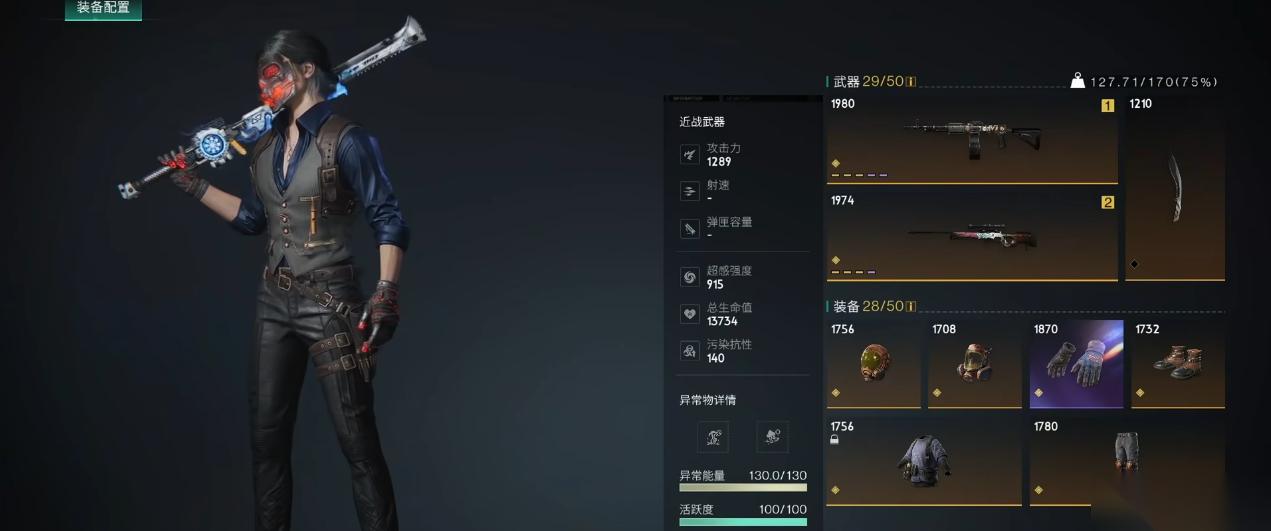The width and height of the screenshot is (1271, 531).
Task: Open the pants equipment slot
Action: [x=1126, y=462]
